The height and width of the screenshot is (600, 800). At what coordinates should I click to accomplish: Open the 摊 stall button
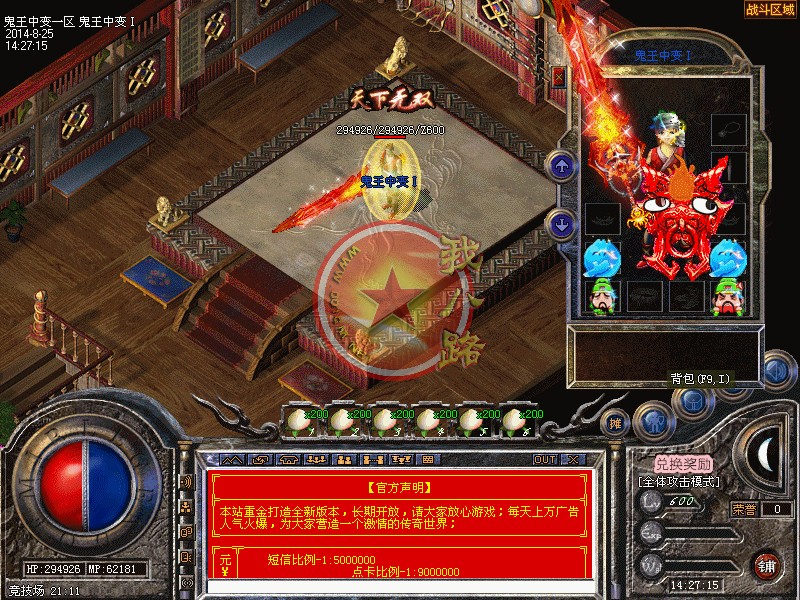[617, 423]
